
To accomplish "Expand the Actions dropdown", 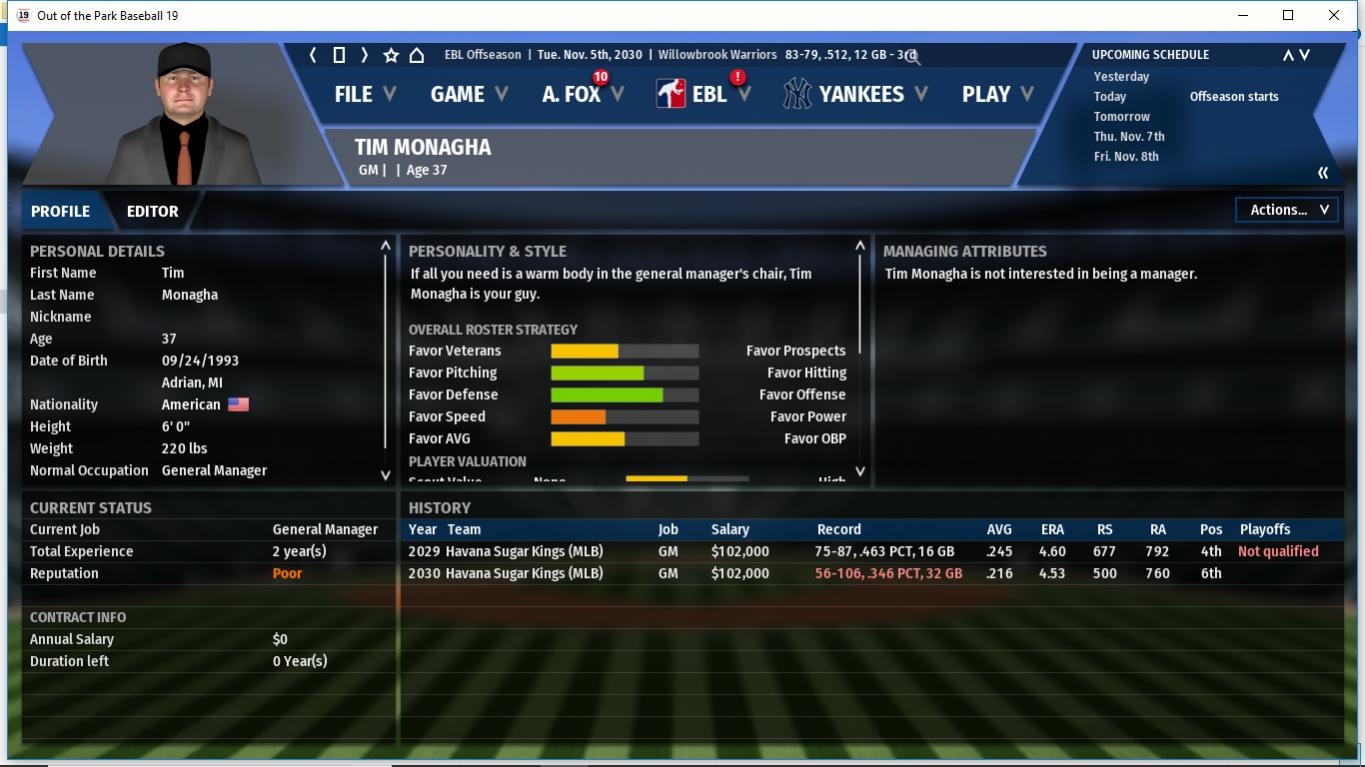I will point(1287,210).
